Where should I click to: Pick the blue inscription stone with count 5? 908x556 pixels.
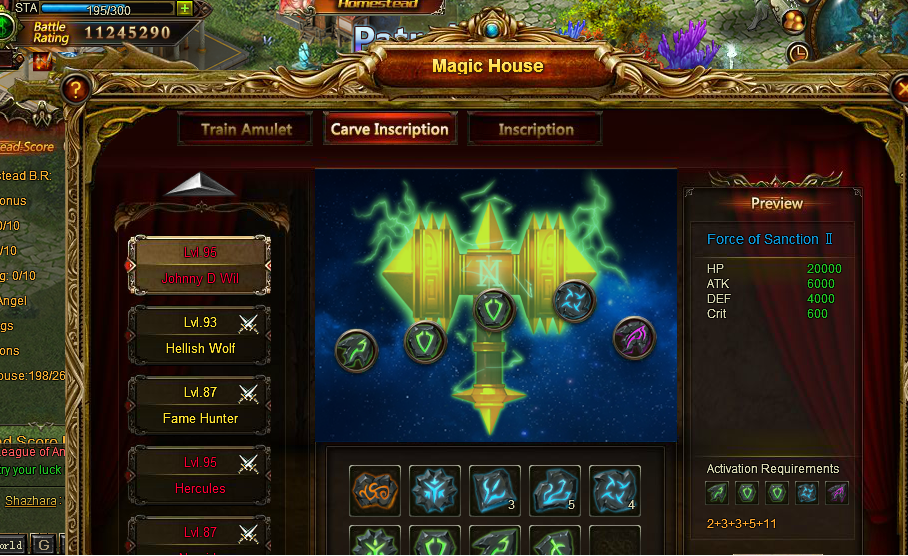pyautogui.click(x=553, y=491)
